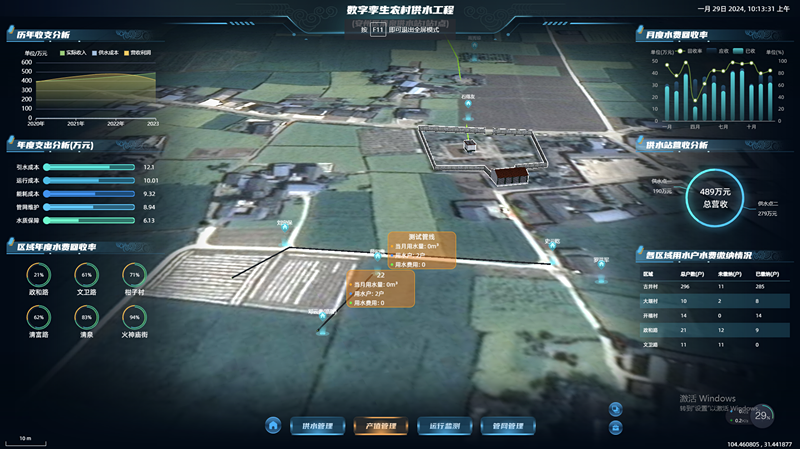This screenshot has width=800, height=449.
Task: Go to the home button
Action: [x=273, y=426]
